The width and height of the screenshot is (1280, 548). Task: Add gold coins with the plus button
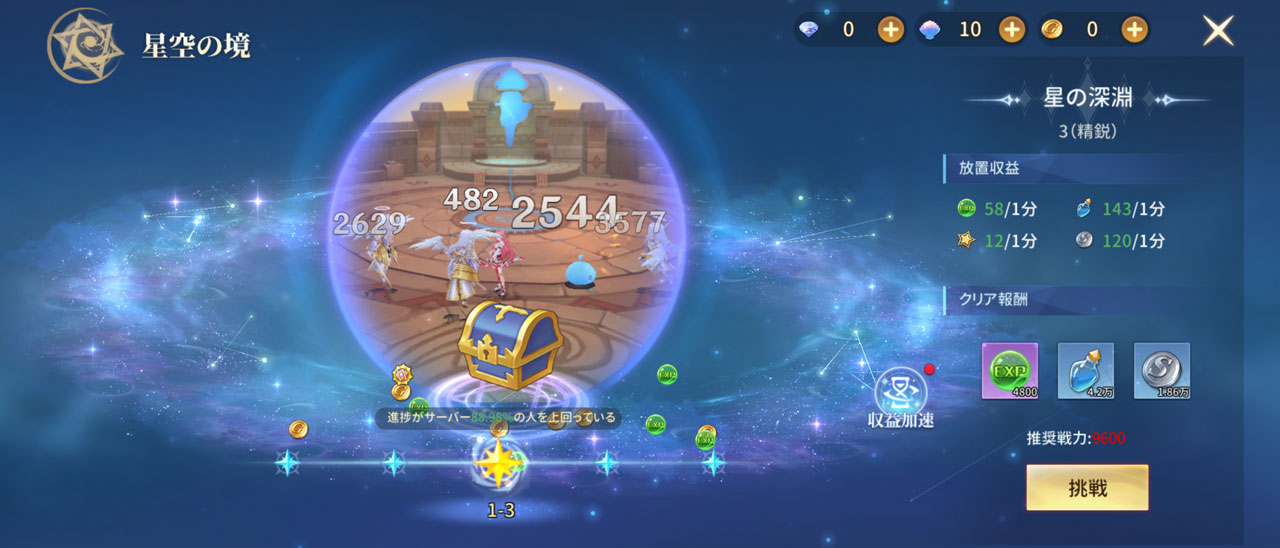(1133, 30)
